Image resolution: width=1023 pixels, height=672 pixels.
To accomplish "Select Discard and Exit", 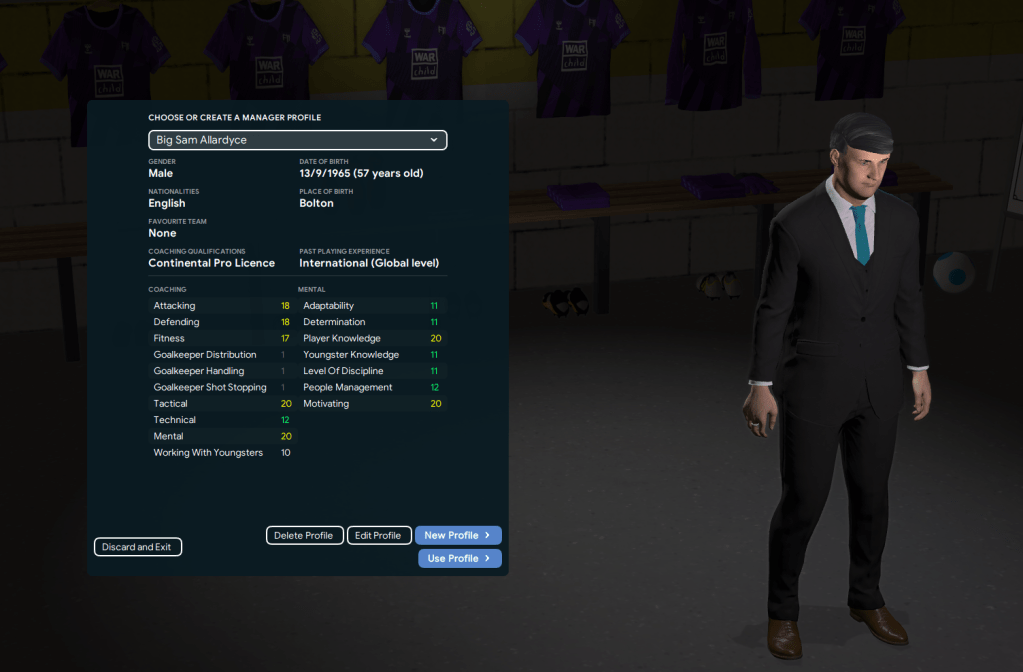I will pos(137,547).
